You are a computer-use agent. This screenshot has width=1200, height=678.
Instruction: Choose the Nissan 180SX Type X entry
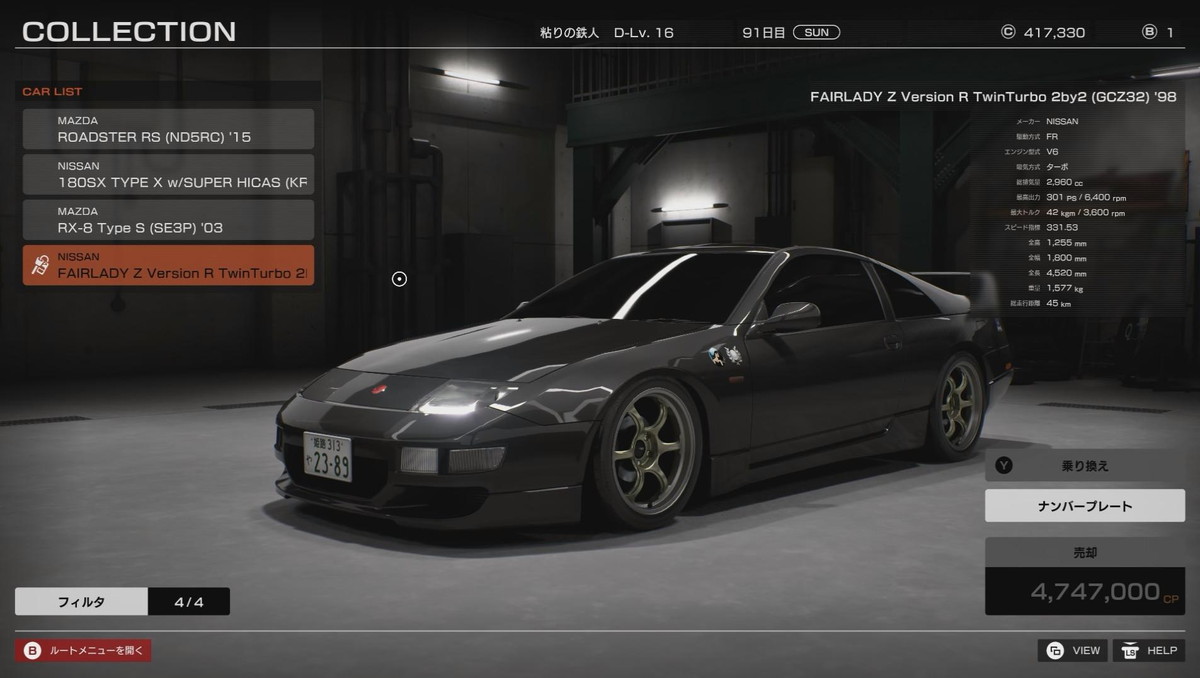[168, 175]
